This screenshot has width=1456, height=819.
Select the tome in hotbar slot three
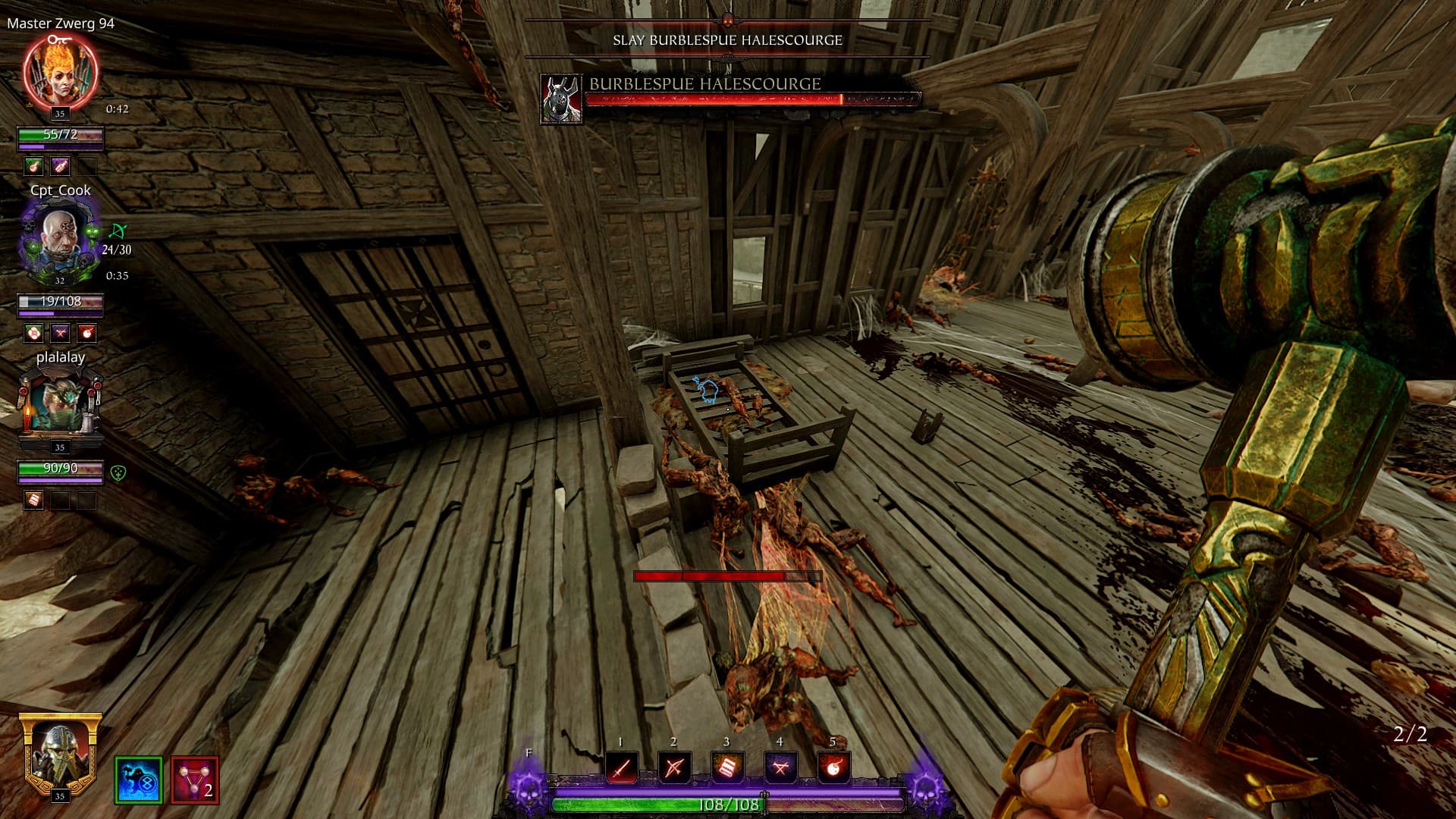726,768
